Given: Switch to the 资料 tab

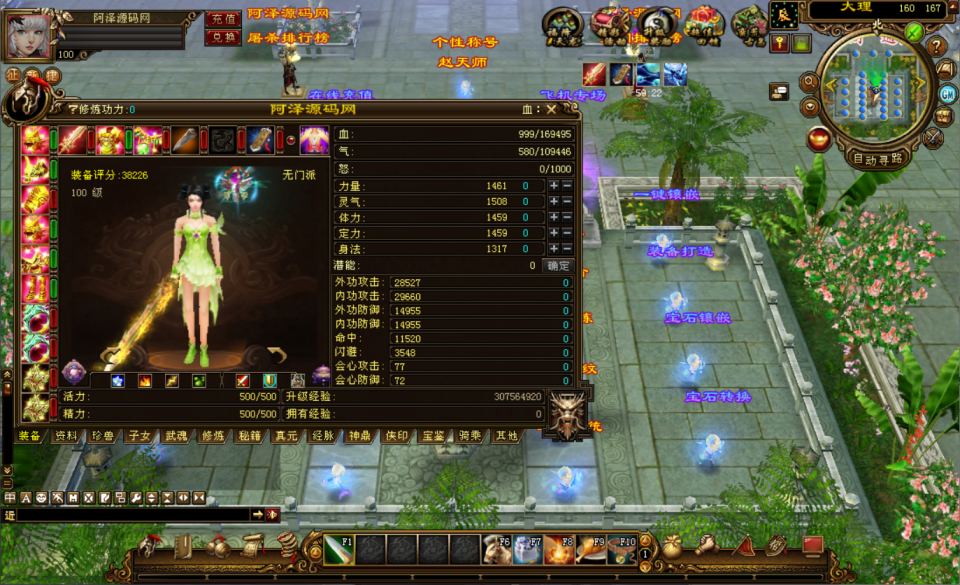Looking at the screenshot, I should coord(66,436).
